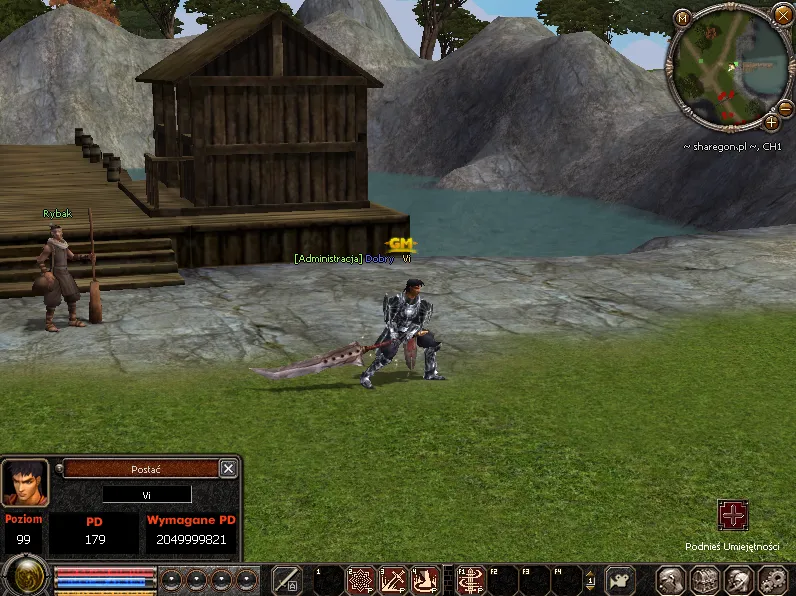This screenshot has height=596, width=796.
Task: Close the Postać character panel
Action: tap(228, 468)
